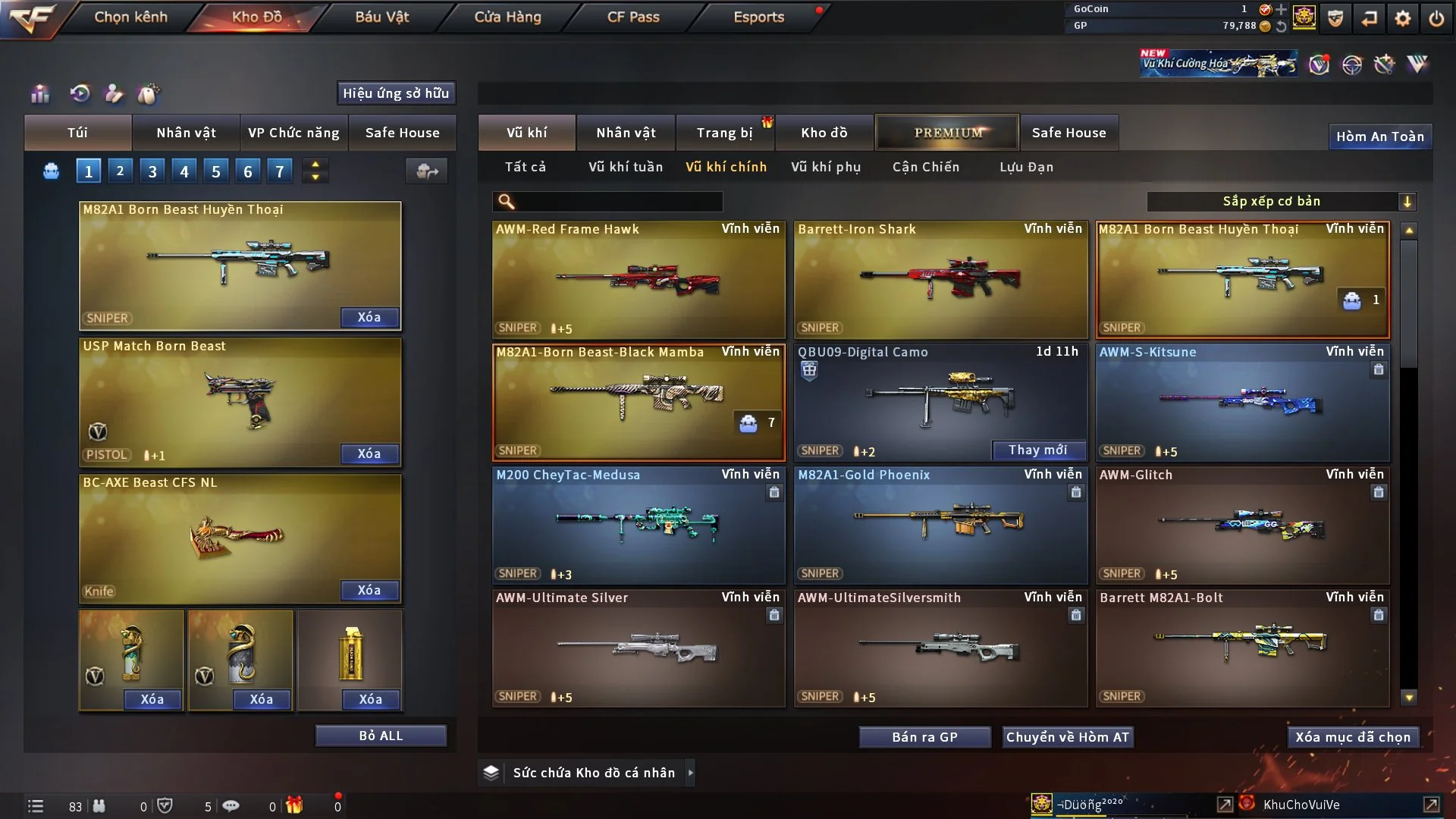
Task: Switch to the Chọn kênh tab
Action: (x=130, y=17)
